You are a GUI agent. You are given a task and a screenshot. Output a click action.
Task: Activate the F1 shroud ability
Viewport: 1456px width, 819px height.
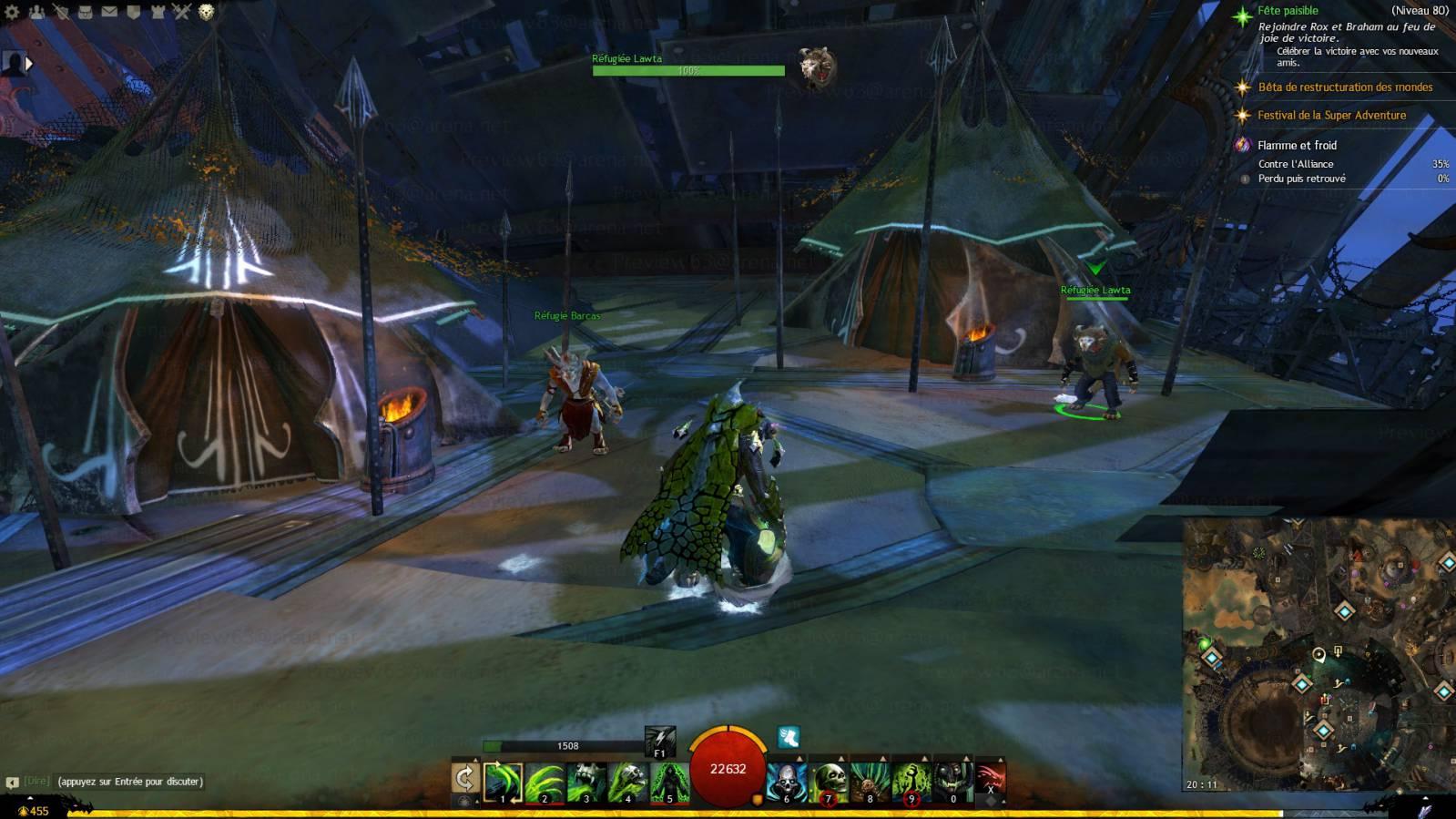[659, 741]
